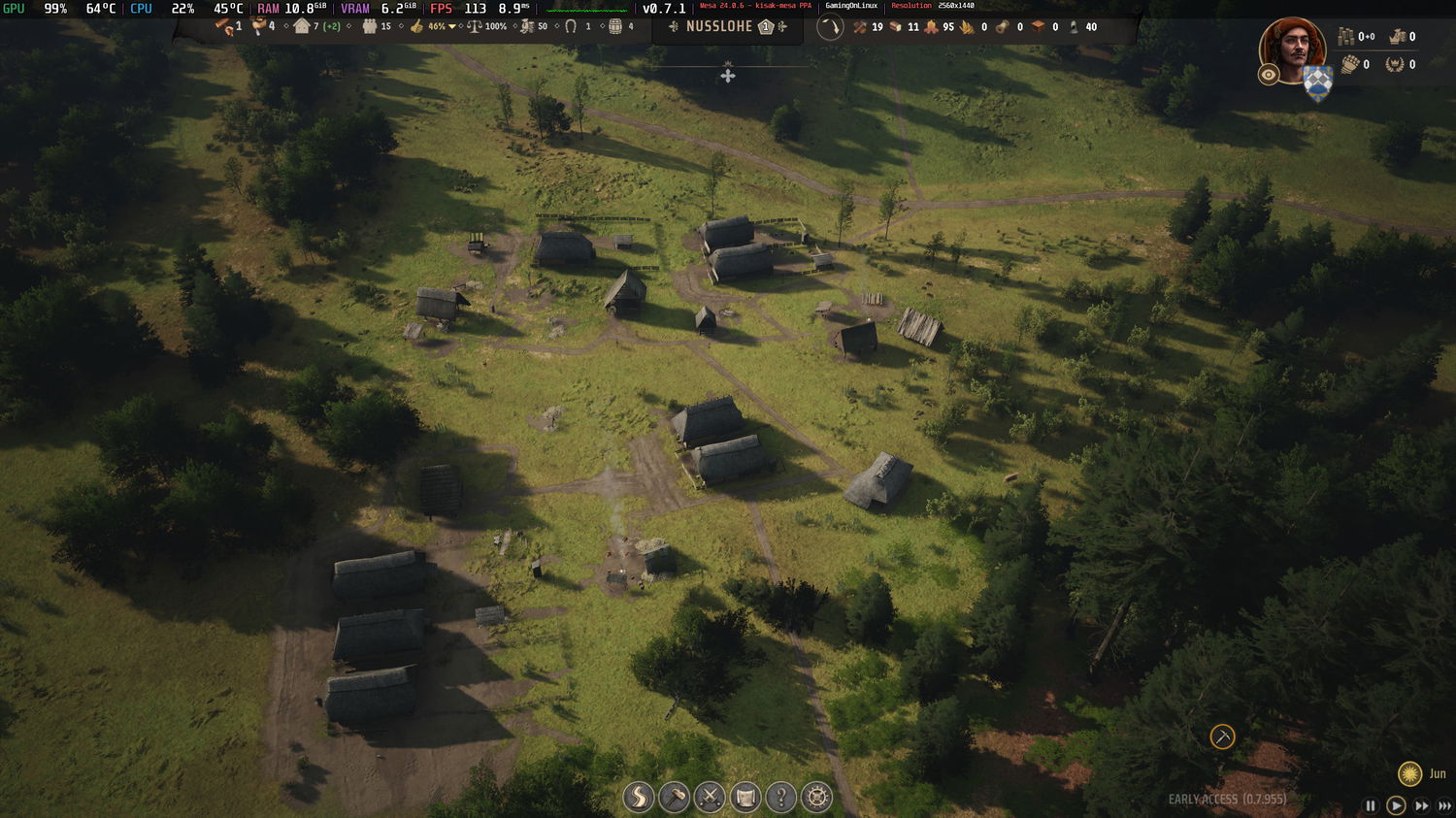
Task: Click the lord portrait
Action: point(1293,48)
